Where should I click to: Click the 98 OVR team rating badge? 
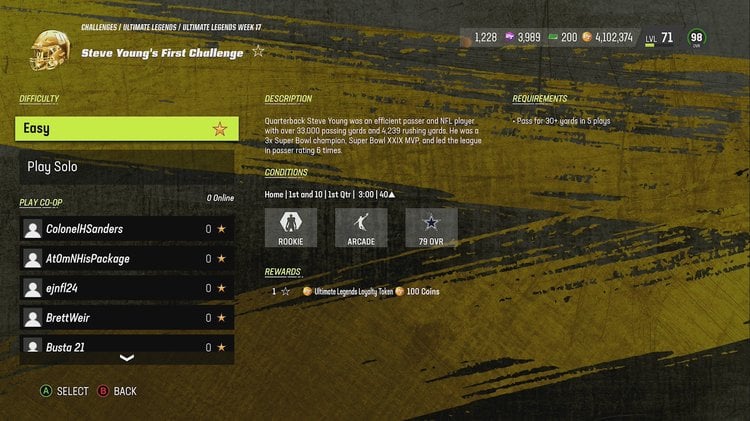click(x=697, y=38)
